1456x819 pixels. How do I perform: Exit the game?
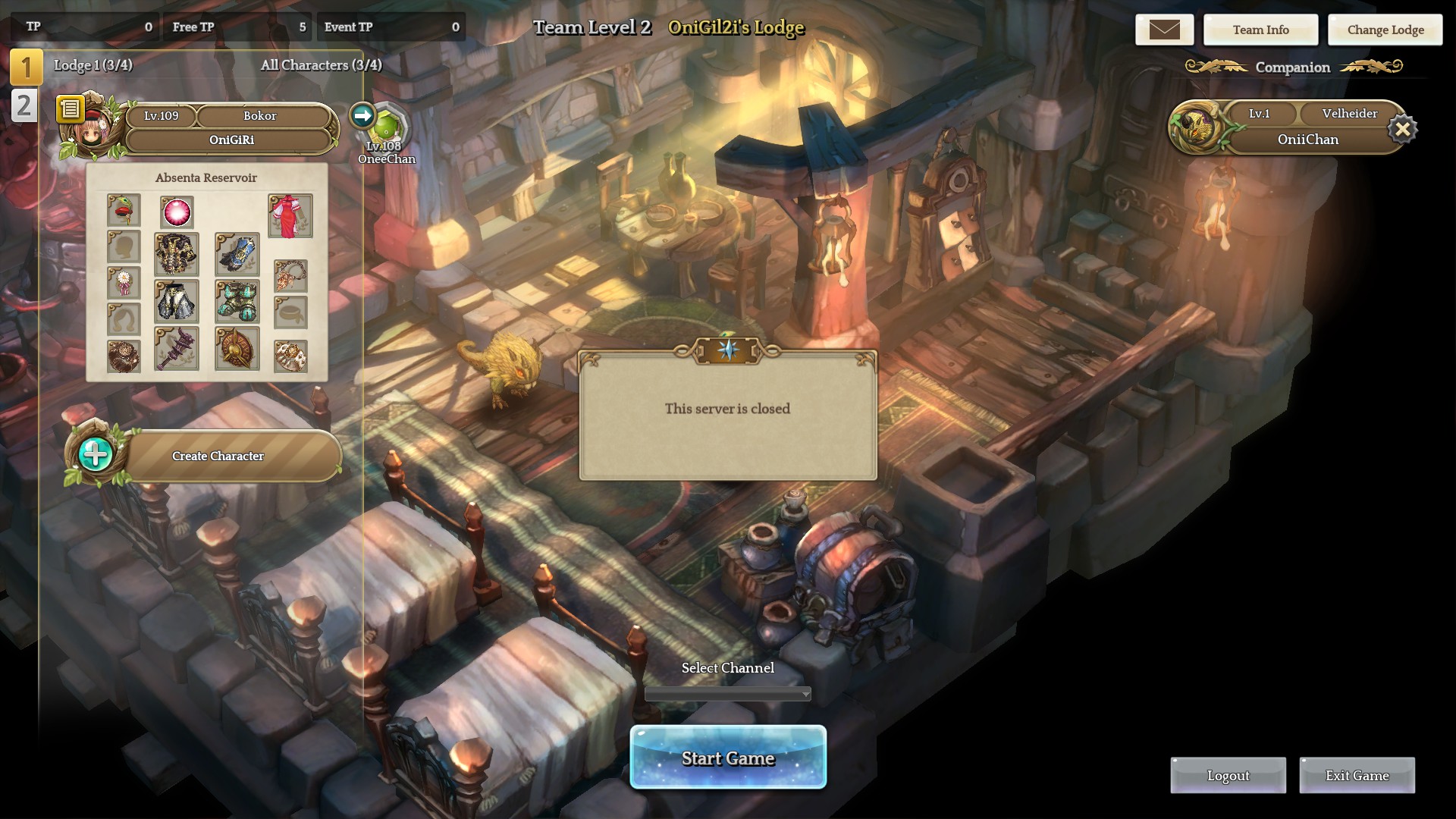(1357, 775)
